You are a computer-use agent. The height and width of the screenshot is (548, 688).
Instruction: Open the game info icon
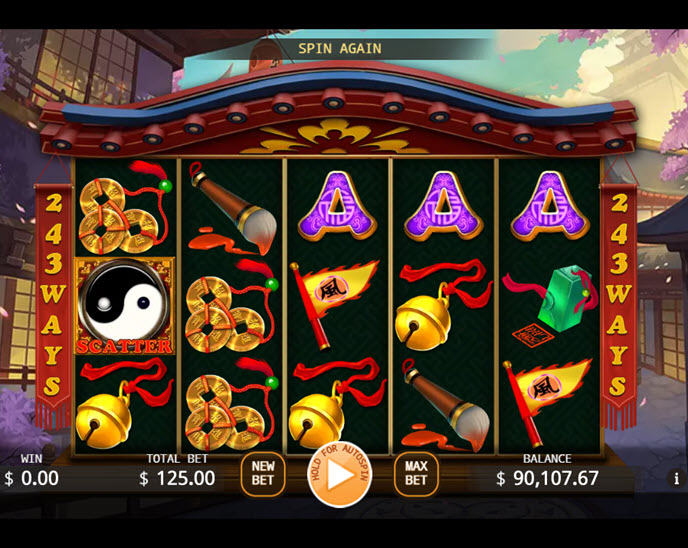tap(675, 479)
